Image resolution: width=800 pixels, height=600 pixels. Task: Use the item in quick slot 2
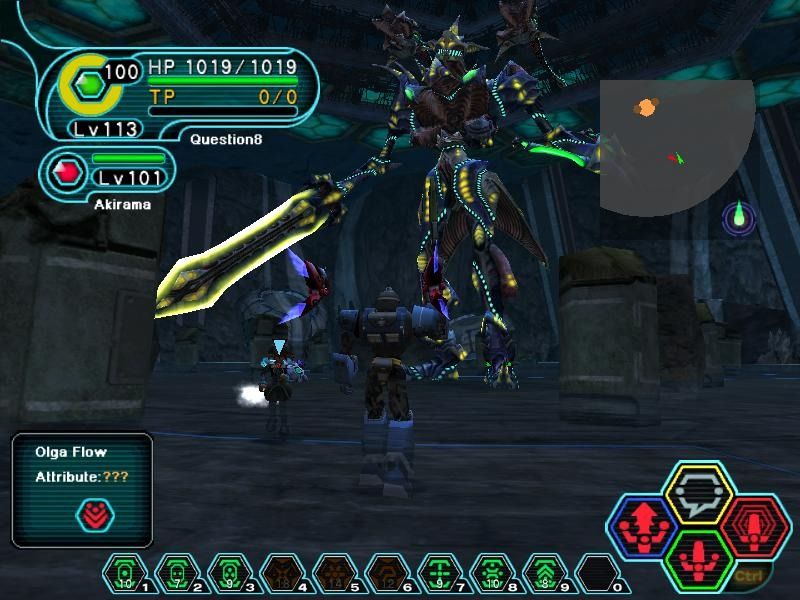click(174, 574)
